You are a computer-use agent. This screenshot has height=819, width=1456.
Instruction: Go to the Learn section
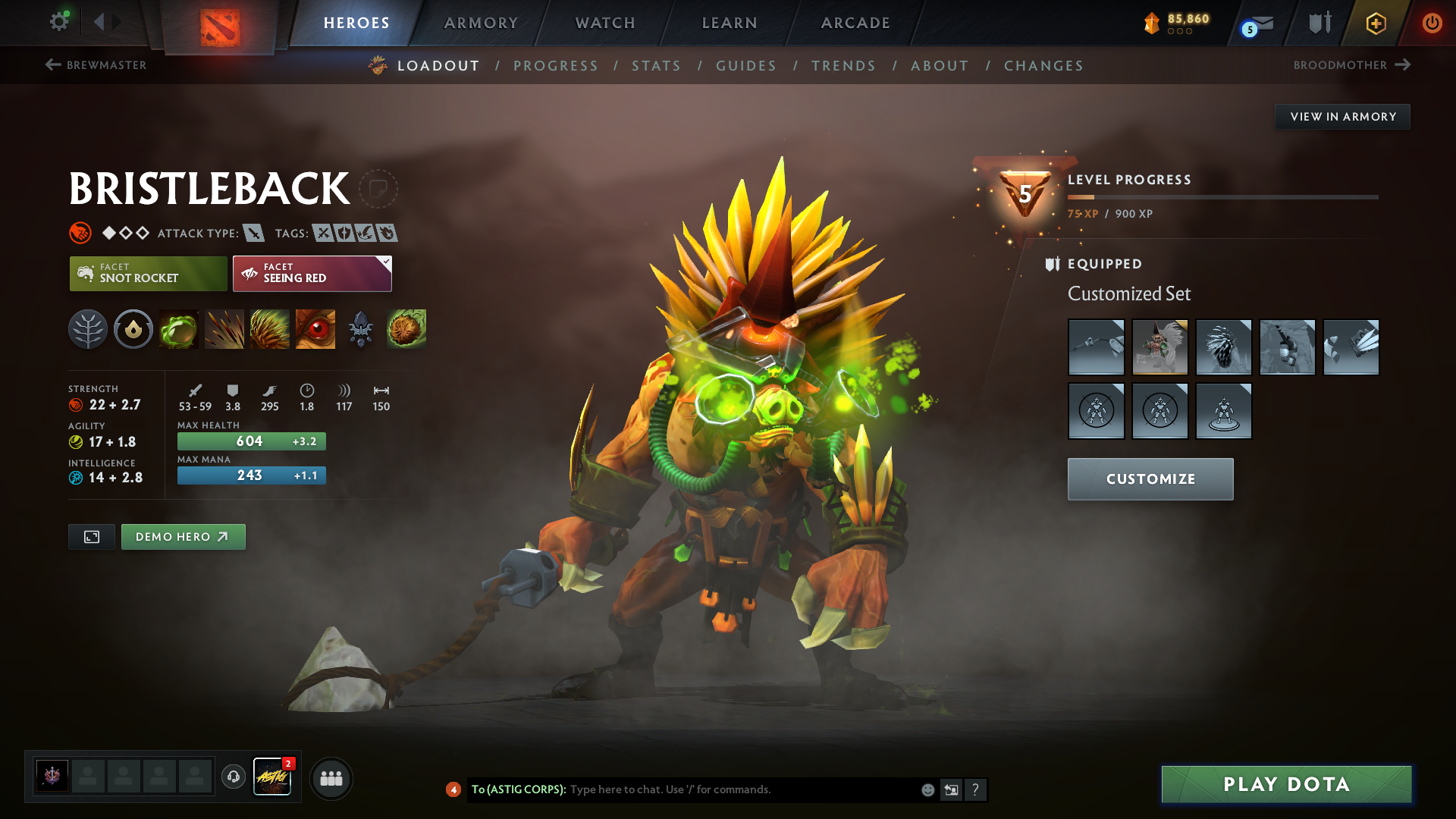tap(730, 23)
